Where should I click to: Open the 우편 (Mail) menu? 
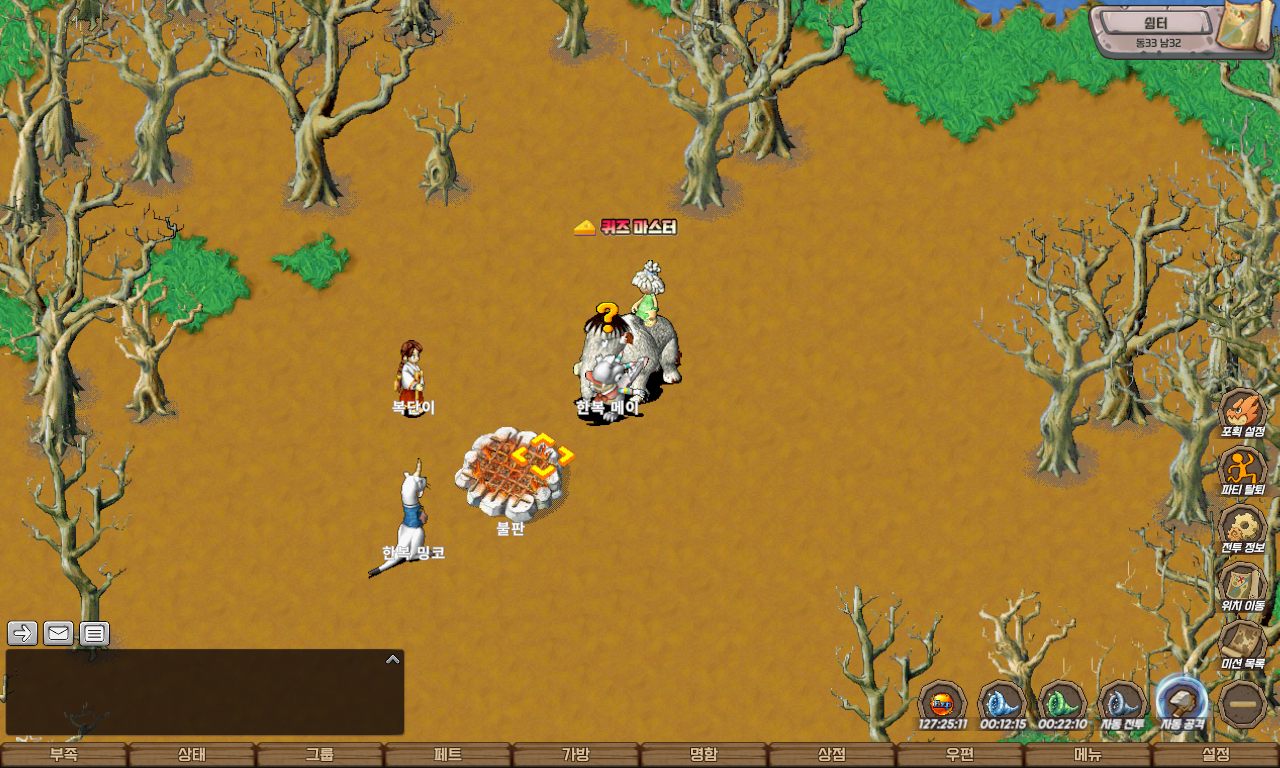(x=960, y=755)
